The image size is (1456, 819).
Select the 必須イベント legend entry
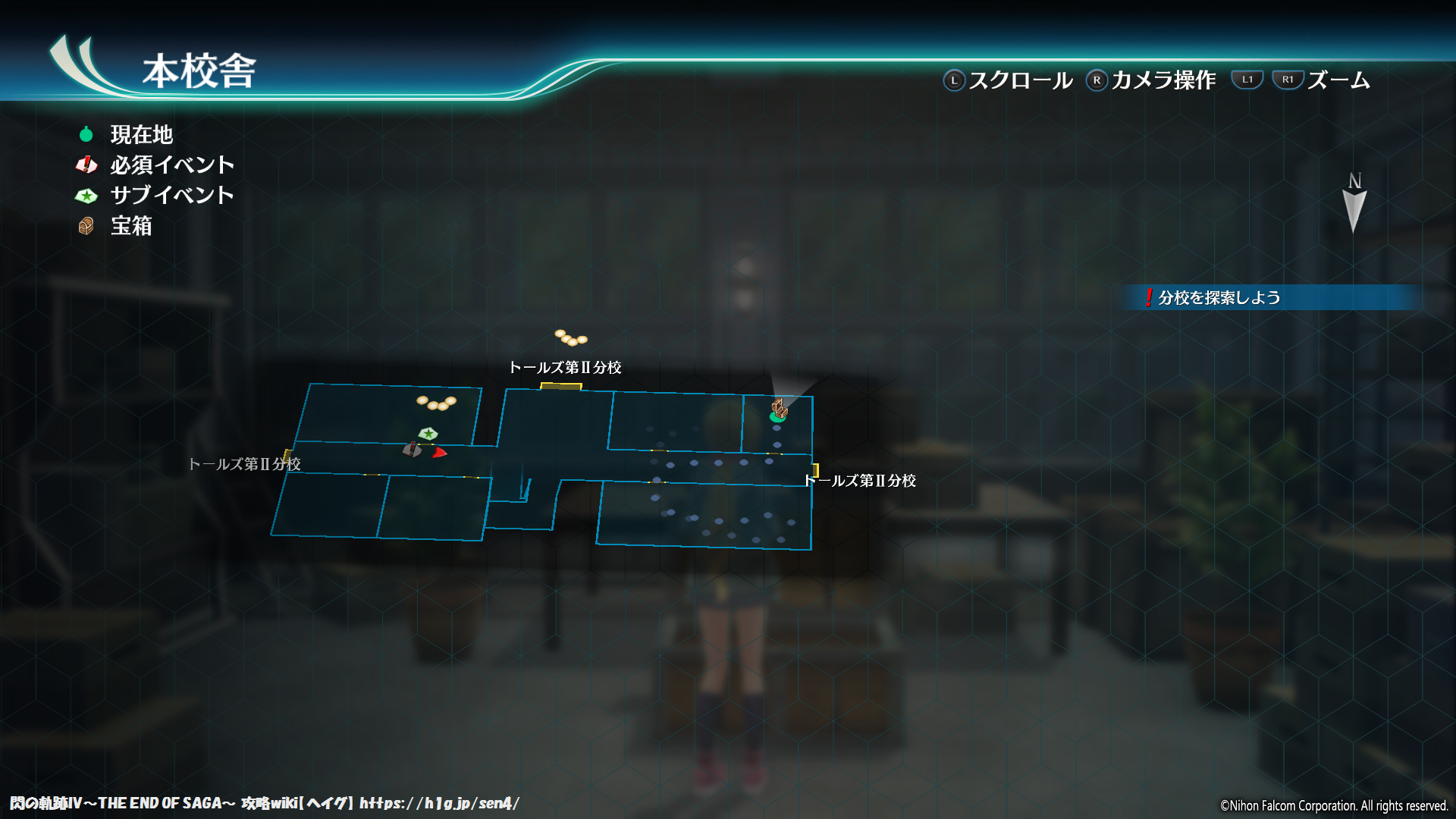(x=171, y=165)
